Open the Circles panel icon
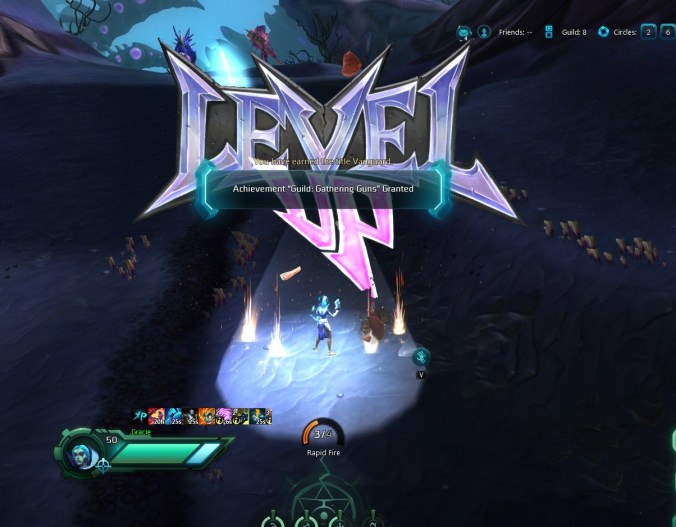The image size is (676, 527). tap(603, 32)
